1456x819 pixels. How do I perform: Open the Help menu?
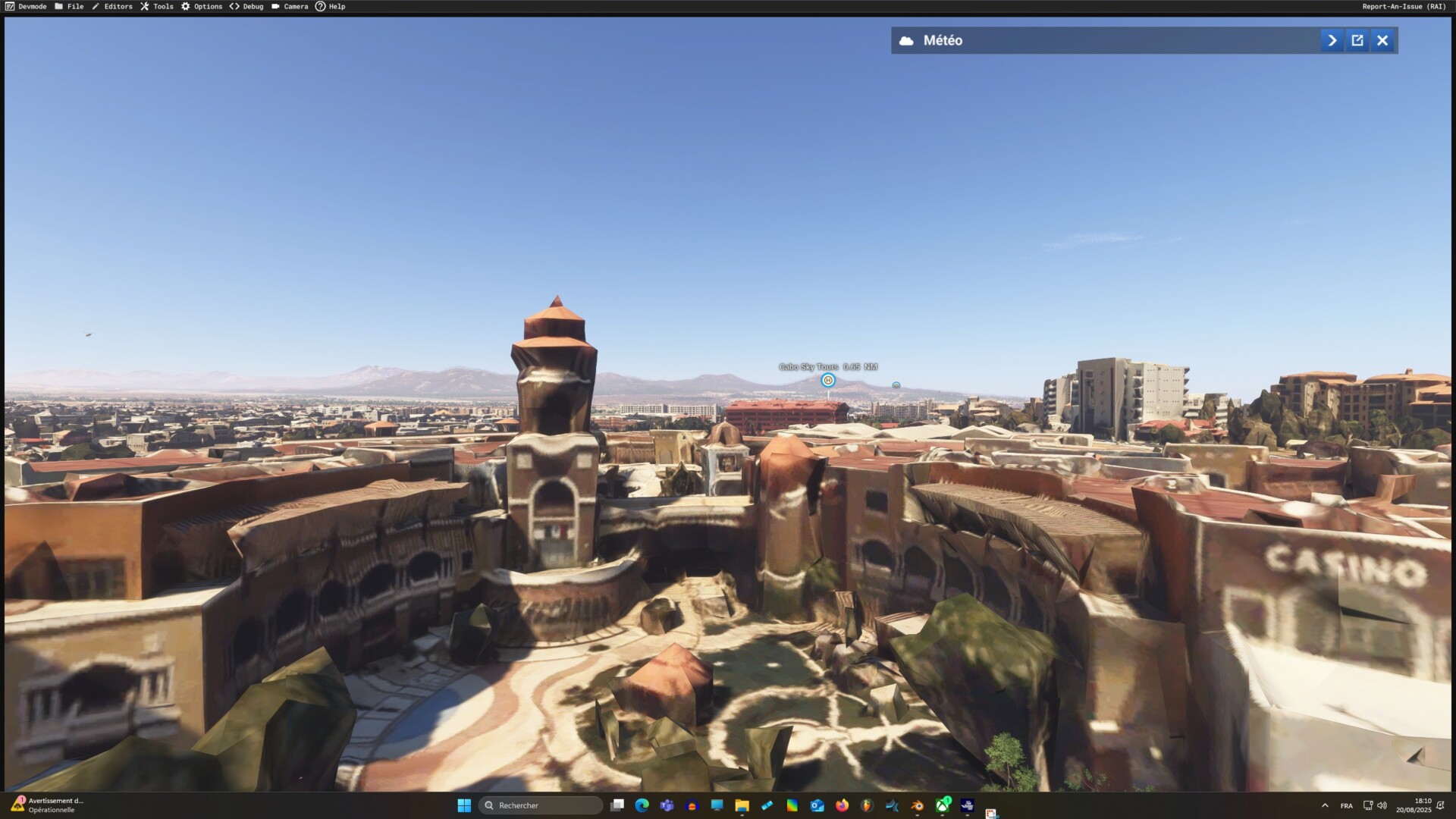[x=331, y=6]
